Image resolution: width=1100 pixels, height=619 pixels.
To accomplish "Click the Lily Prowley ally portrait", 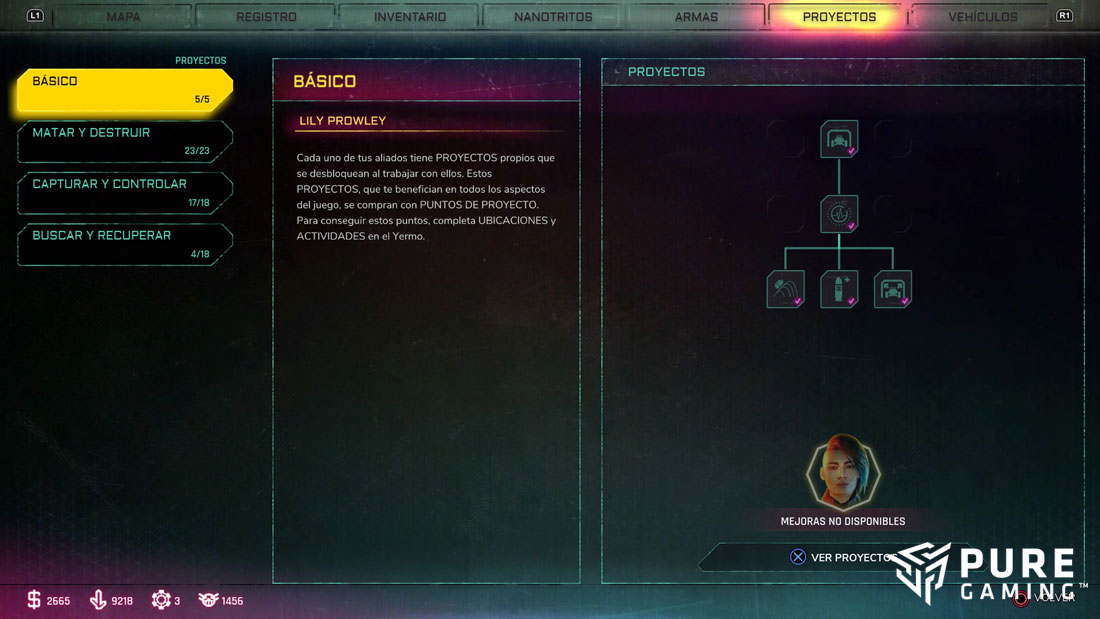I will pos(843,473).
